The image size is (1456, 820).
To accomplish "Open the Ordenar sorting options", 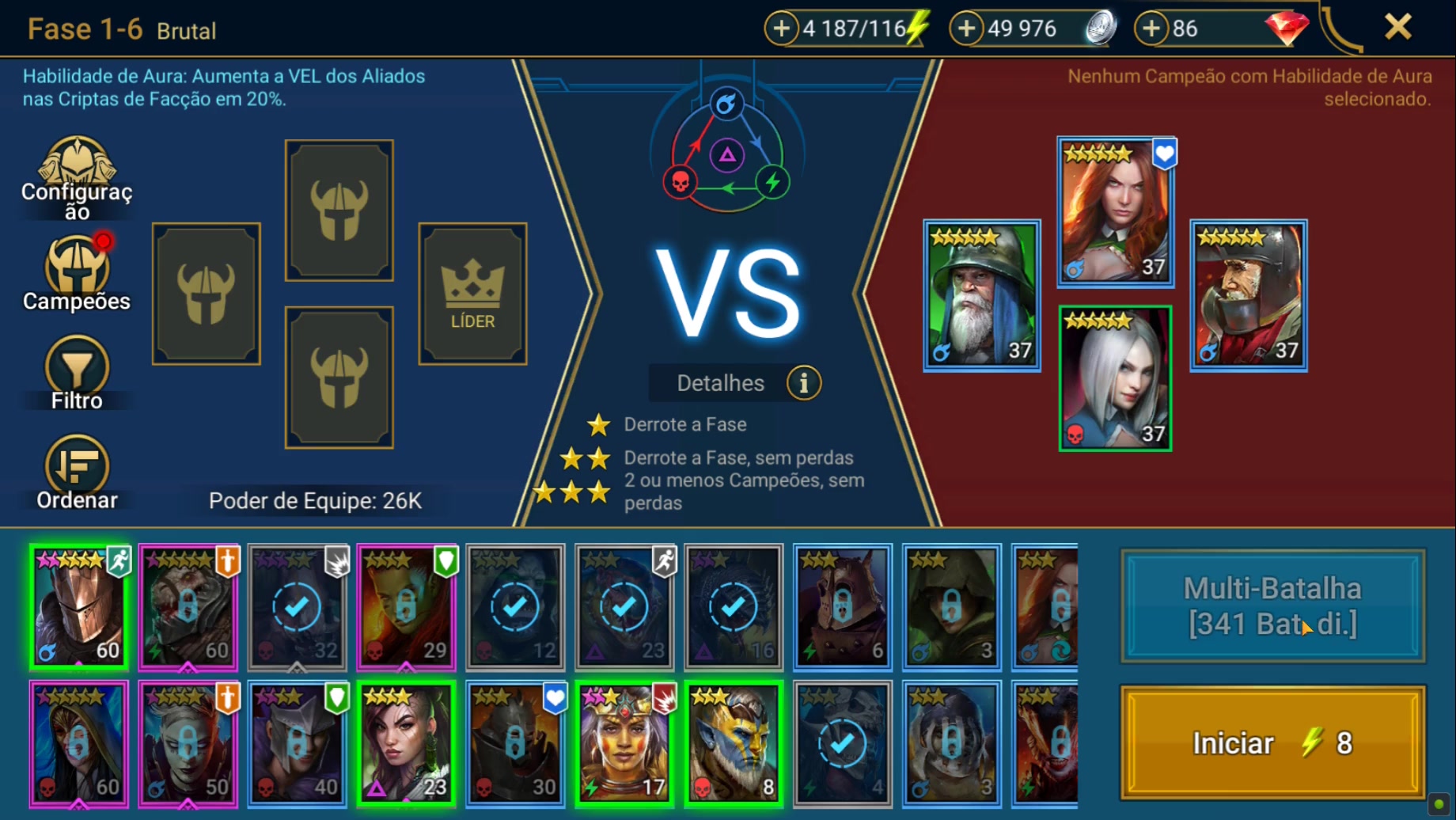I will (x=77, y=472).
